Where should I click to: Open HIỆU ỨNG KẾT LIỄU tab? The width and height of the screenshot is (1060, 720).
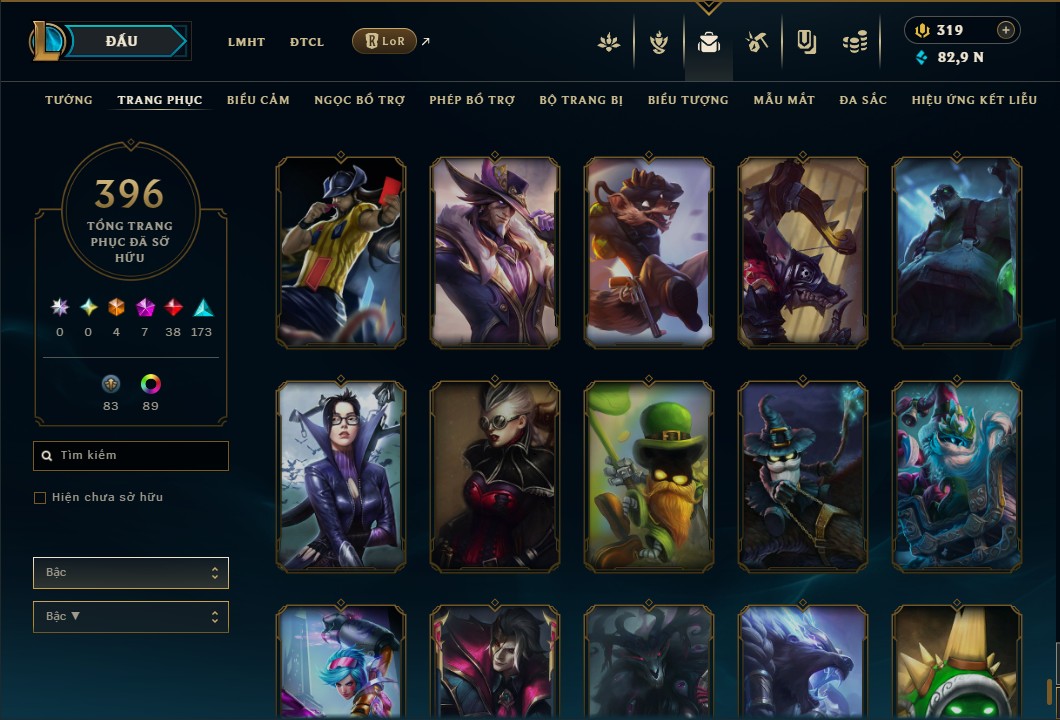pyautogui.click(x=974, y=100)
